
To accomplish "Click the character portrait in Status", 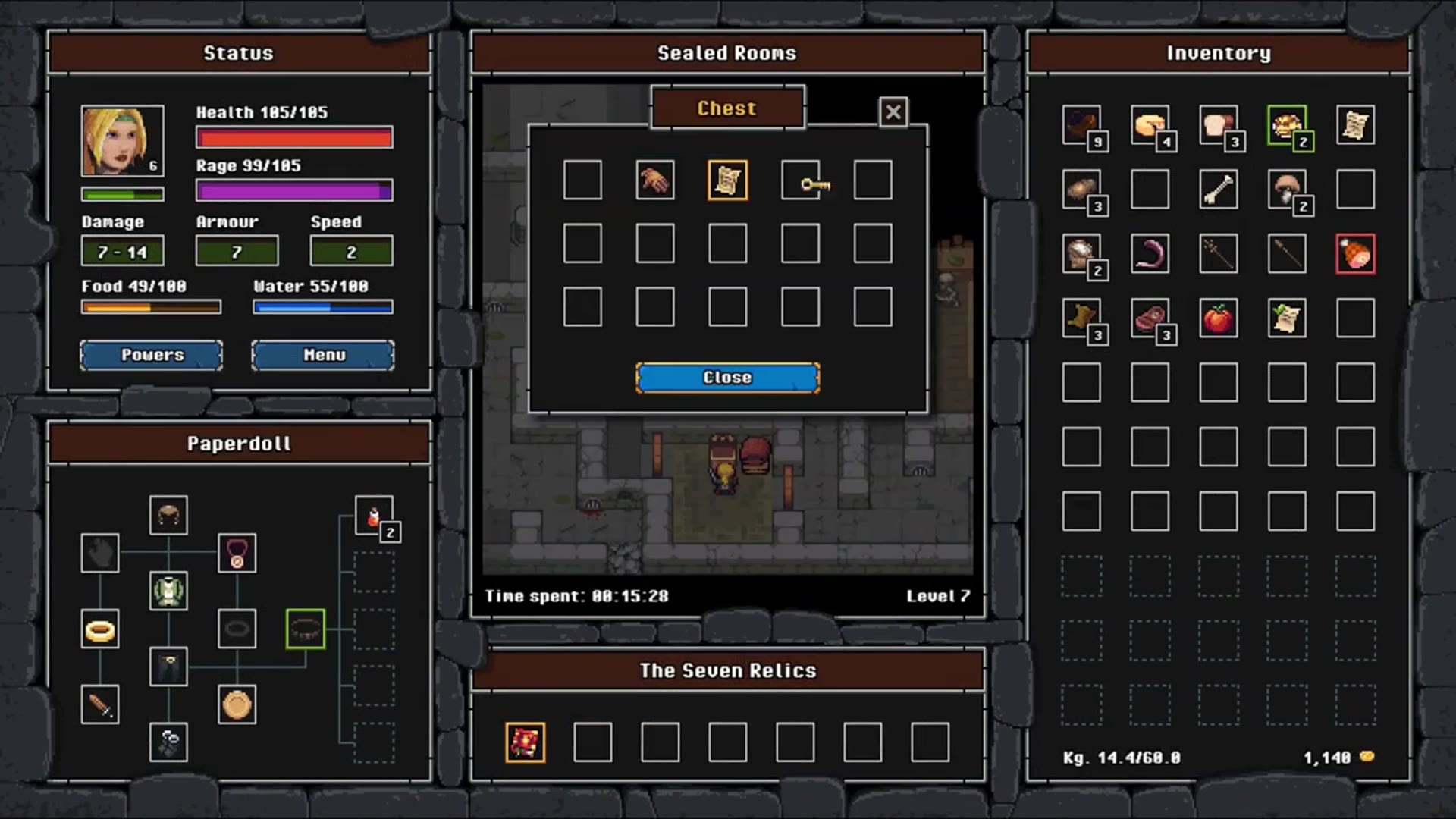I will click(x=122, y=141).
